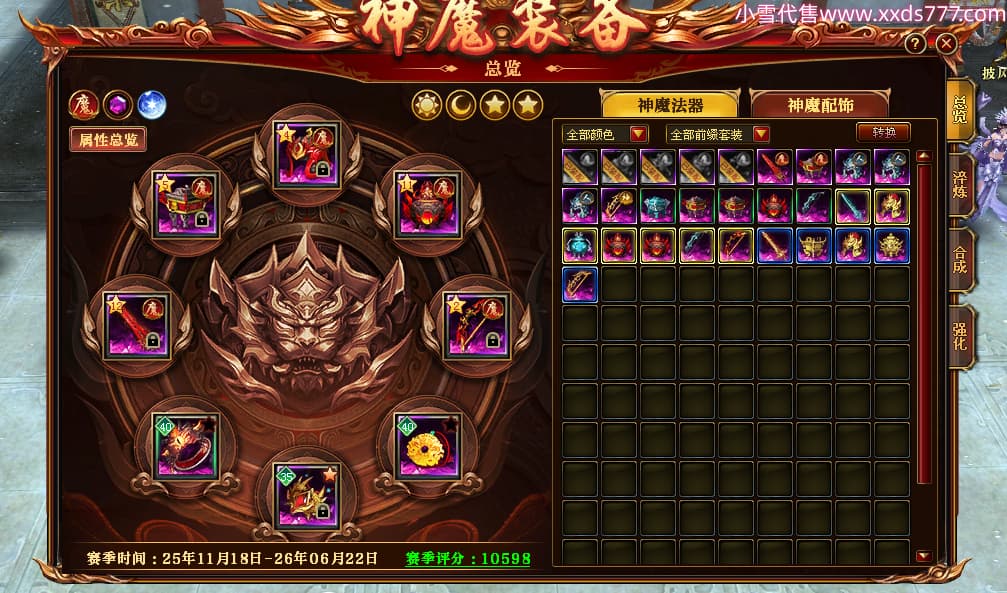Open the help question mark button
This screenshot has width=1007, height=593.
(x=914, y=44)
